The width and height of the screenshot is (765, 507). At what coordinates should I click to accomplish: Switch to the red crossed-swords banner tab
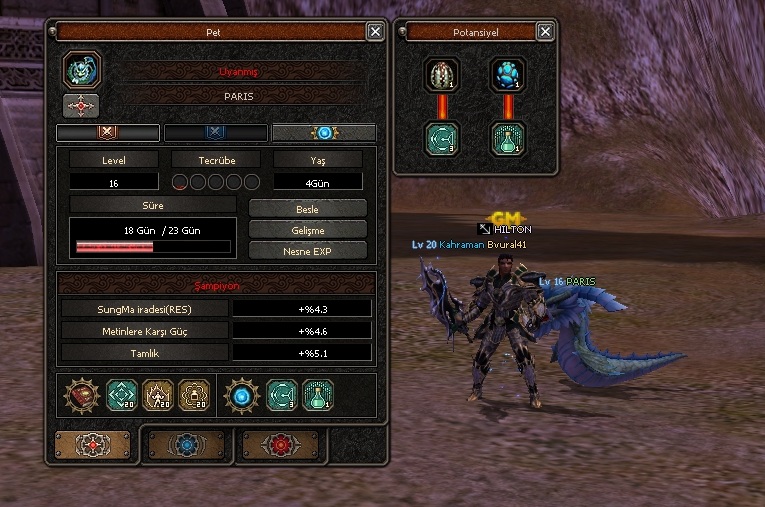pyautogui.click(x=108, y=133)
